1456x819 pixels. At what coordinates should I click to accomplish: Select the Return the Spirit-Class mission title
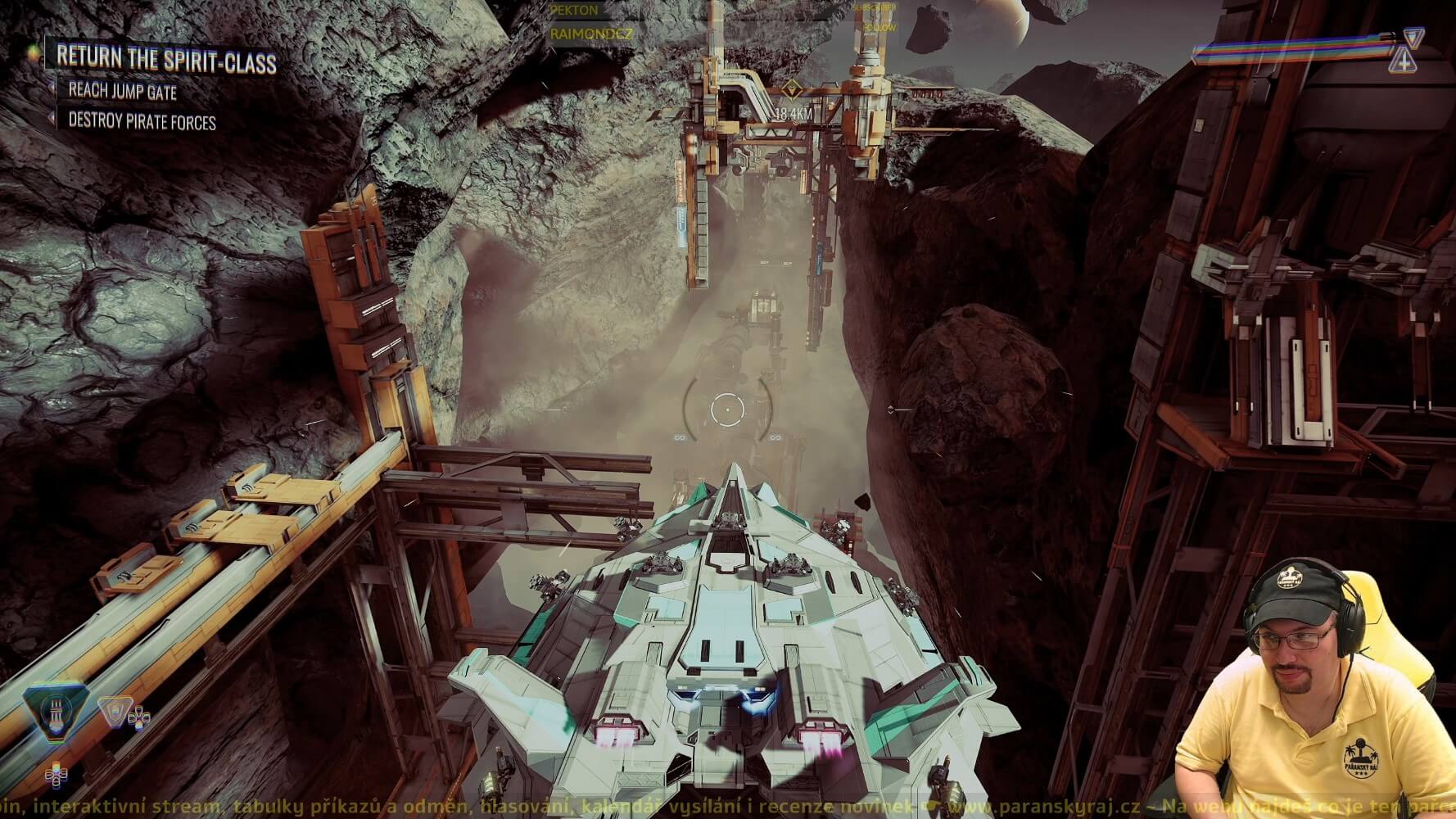click(166, 60)
